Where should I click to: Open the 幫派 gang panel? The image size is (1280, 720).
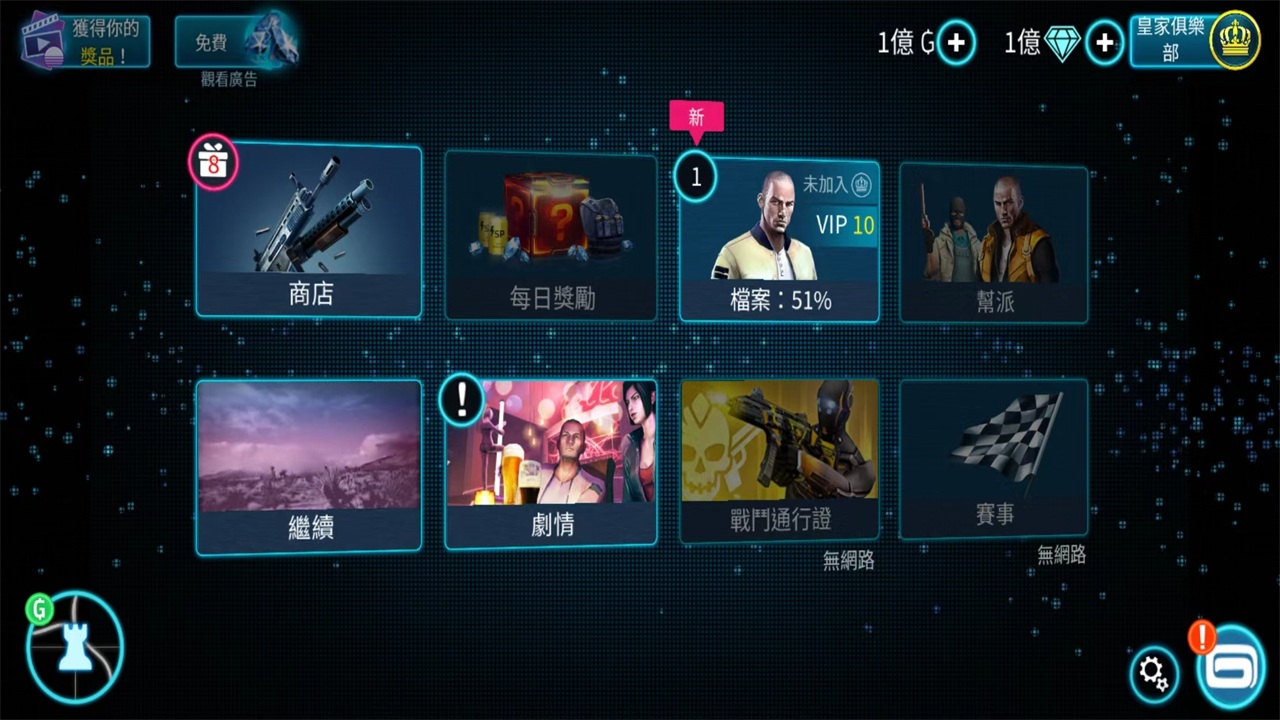point(993,240)
